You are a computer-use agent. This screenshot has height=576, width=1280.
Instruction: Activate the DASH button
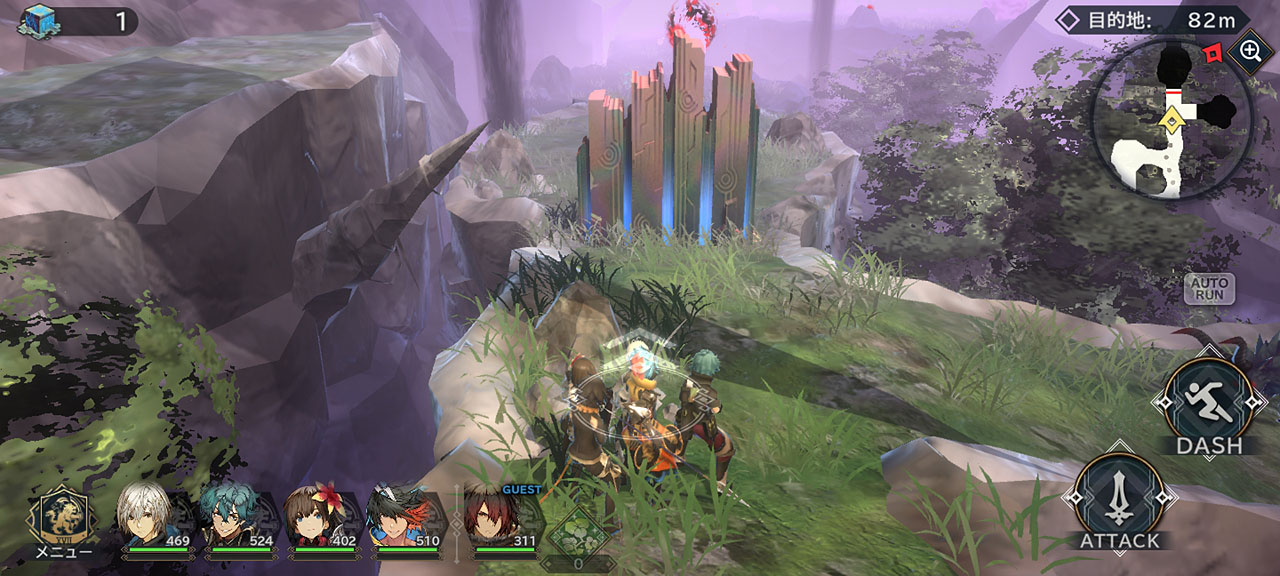coord(1210,401)
